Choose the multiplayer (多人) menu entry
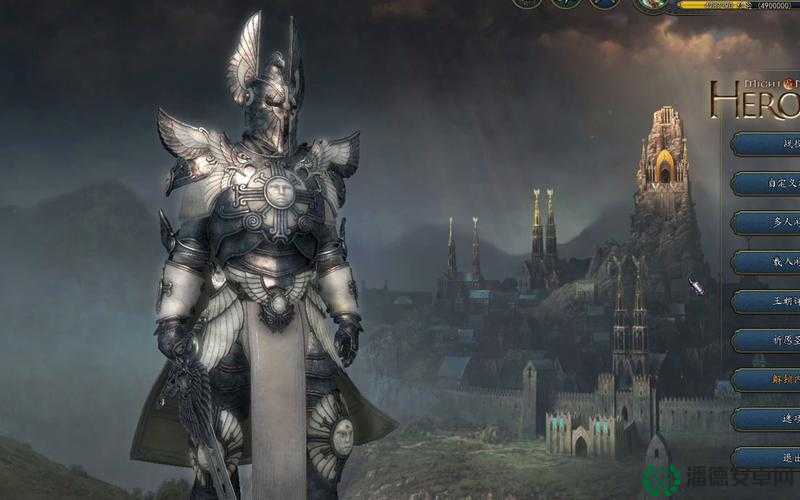800x500 pixels. [768, 222]
